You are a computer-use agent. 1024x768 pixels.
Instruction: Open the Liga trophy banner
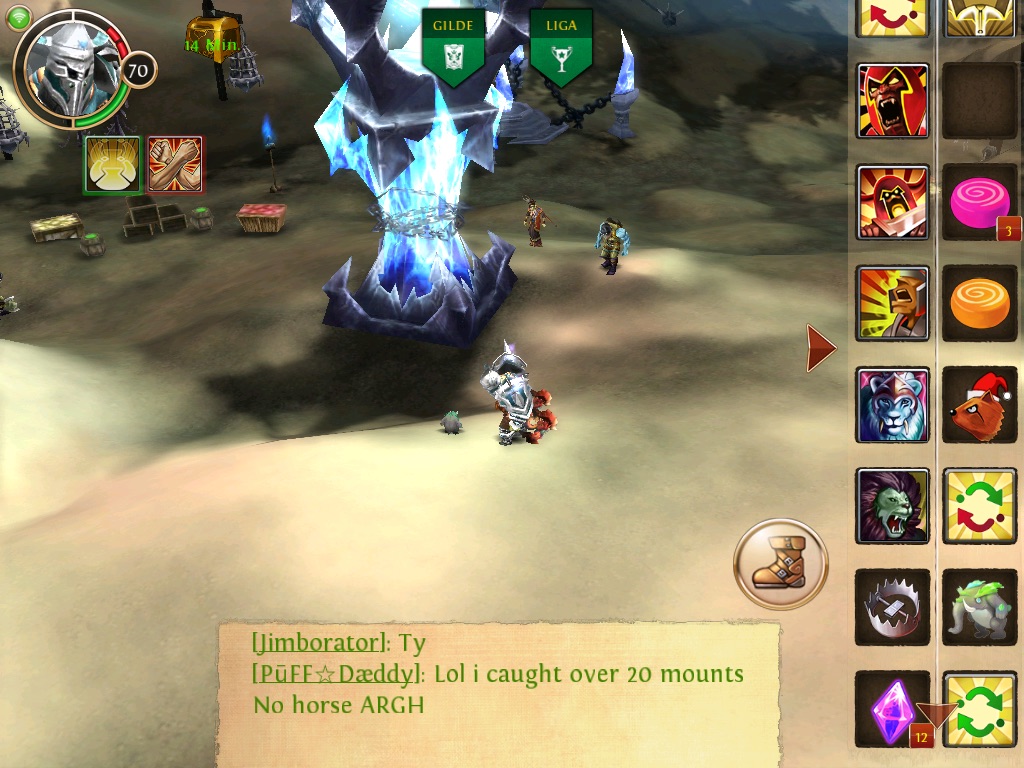(561, 46)
